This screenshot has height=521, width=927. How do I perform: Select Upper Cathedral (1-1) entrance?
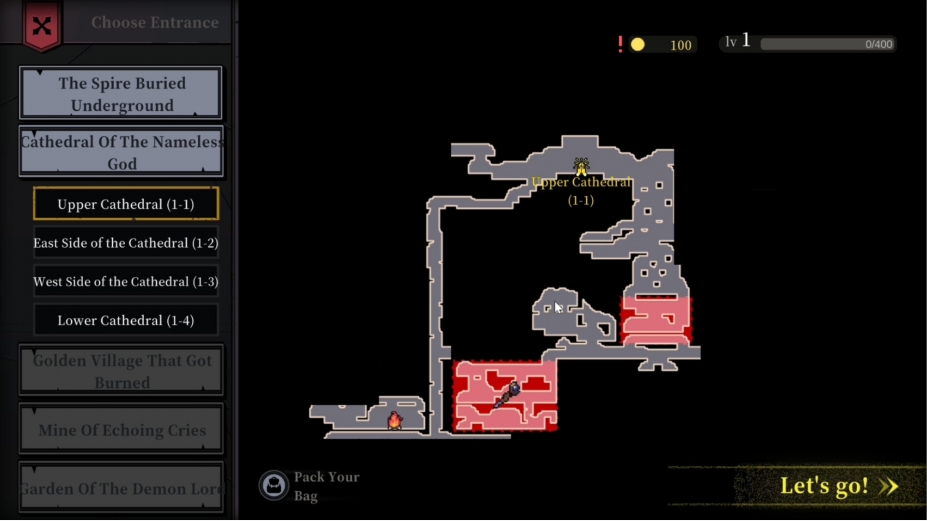pyautogui.click(x=125, y=204)
